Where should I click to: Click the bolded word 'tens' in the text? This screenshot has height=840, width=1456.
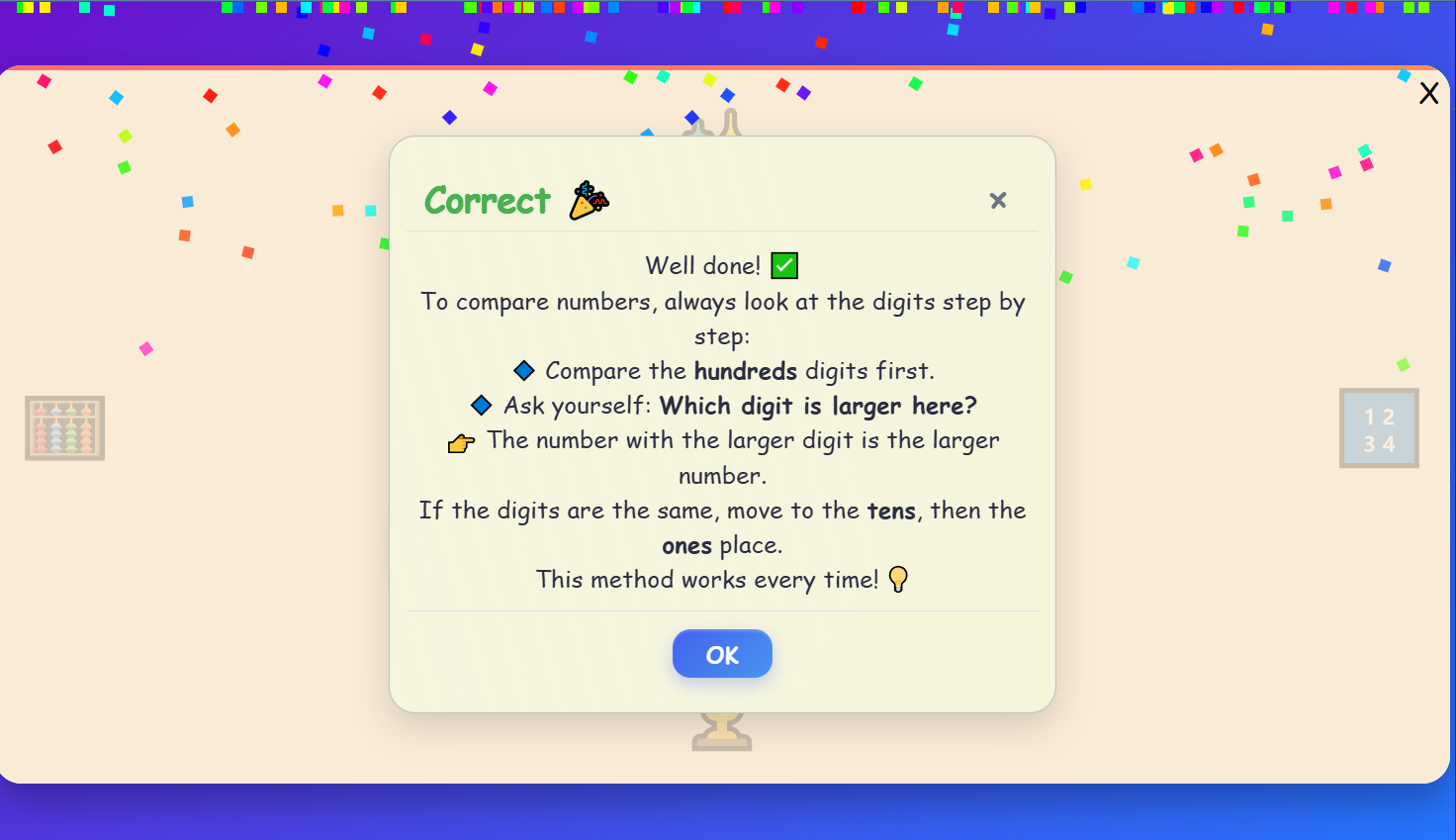[x=891, y=511]
